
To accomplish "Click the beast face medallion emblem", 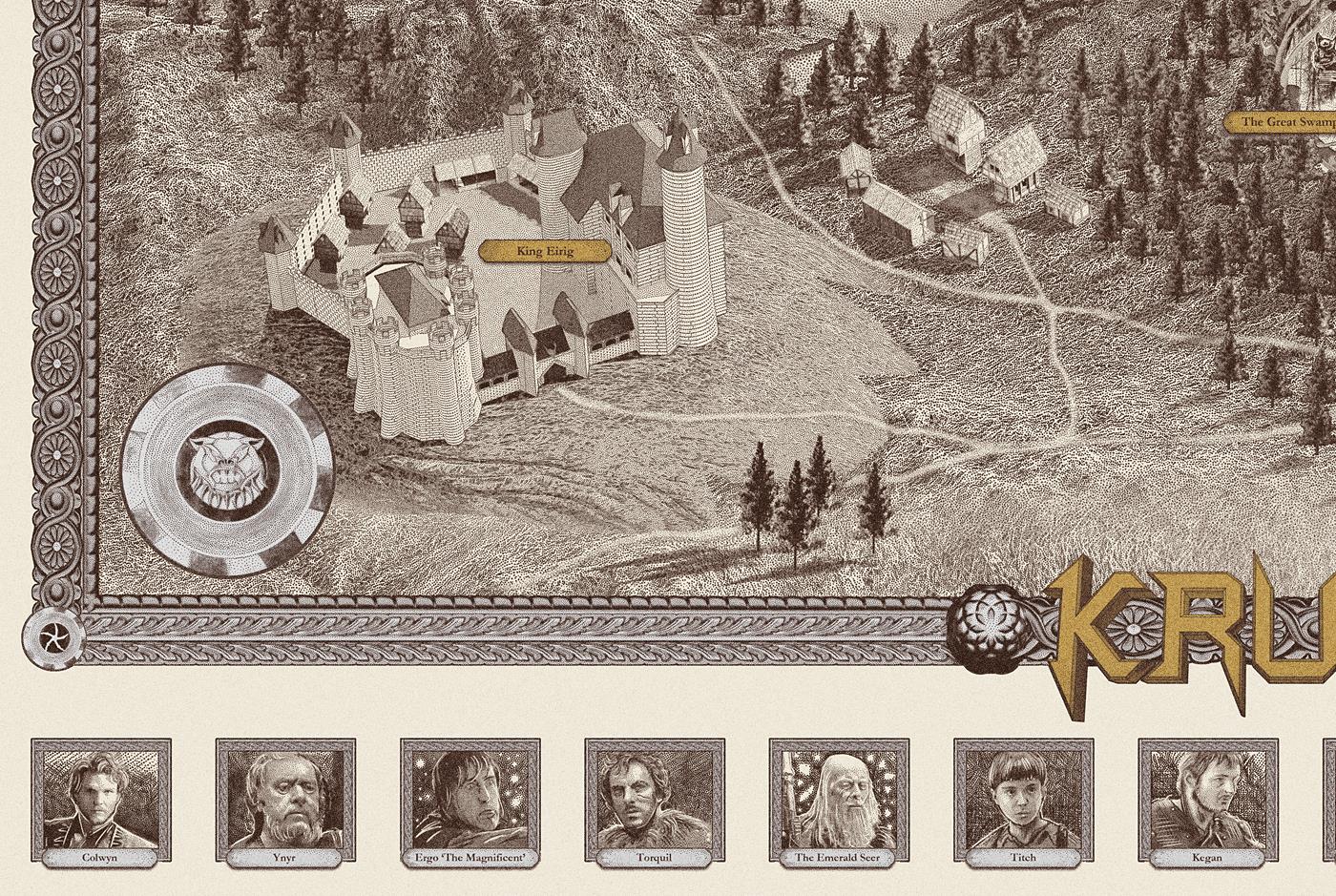I will tap(227, 472).
